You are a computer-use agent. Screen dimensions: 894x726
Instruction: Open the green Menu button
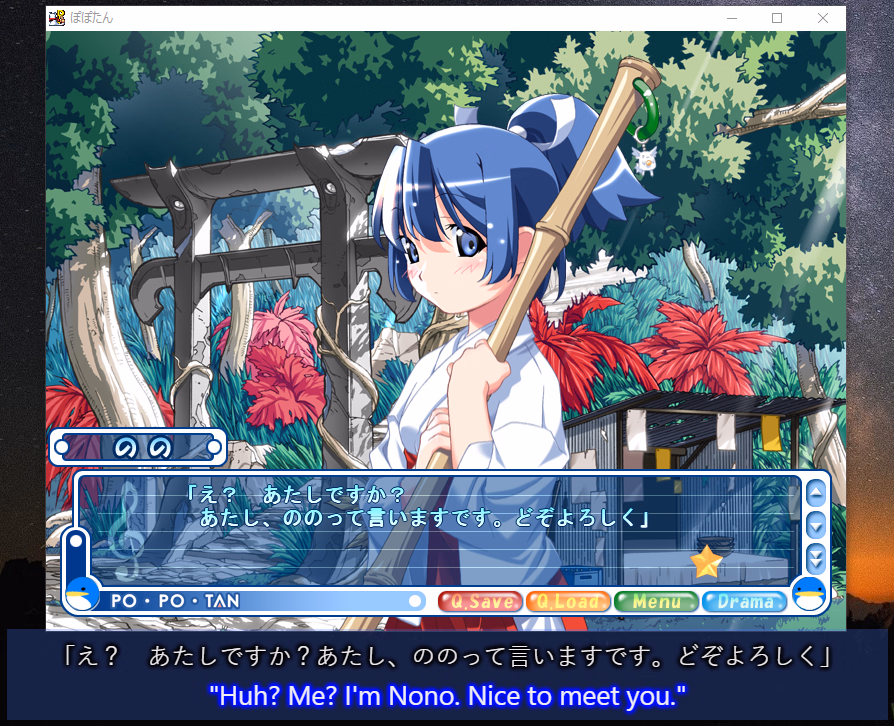(x=655, y=601)
